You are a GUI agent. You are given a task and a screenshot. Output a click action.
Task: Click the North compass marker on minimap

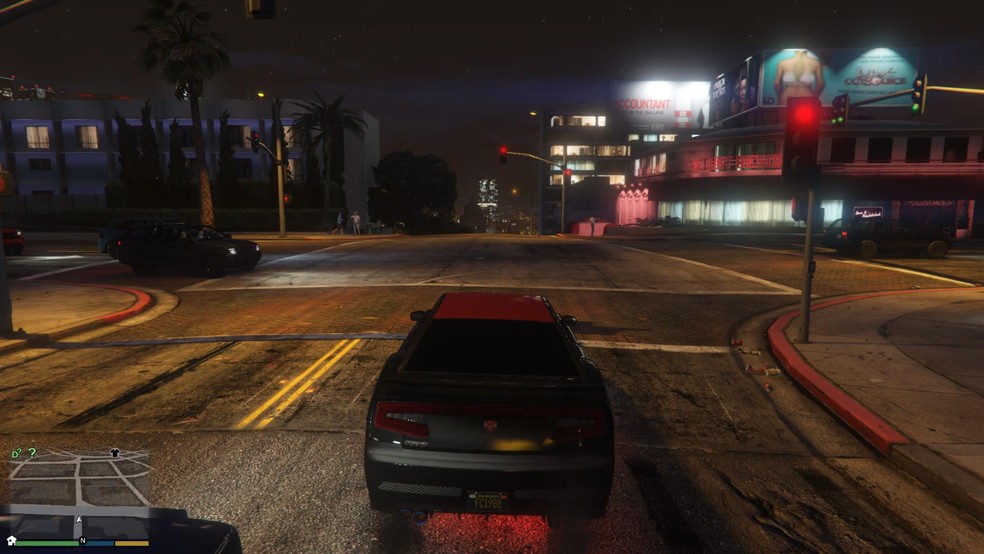pos(83,541)
